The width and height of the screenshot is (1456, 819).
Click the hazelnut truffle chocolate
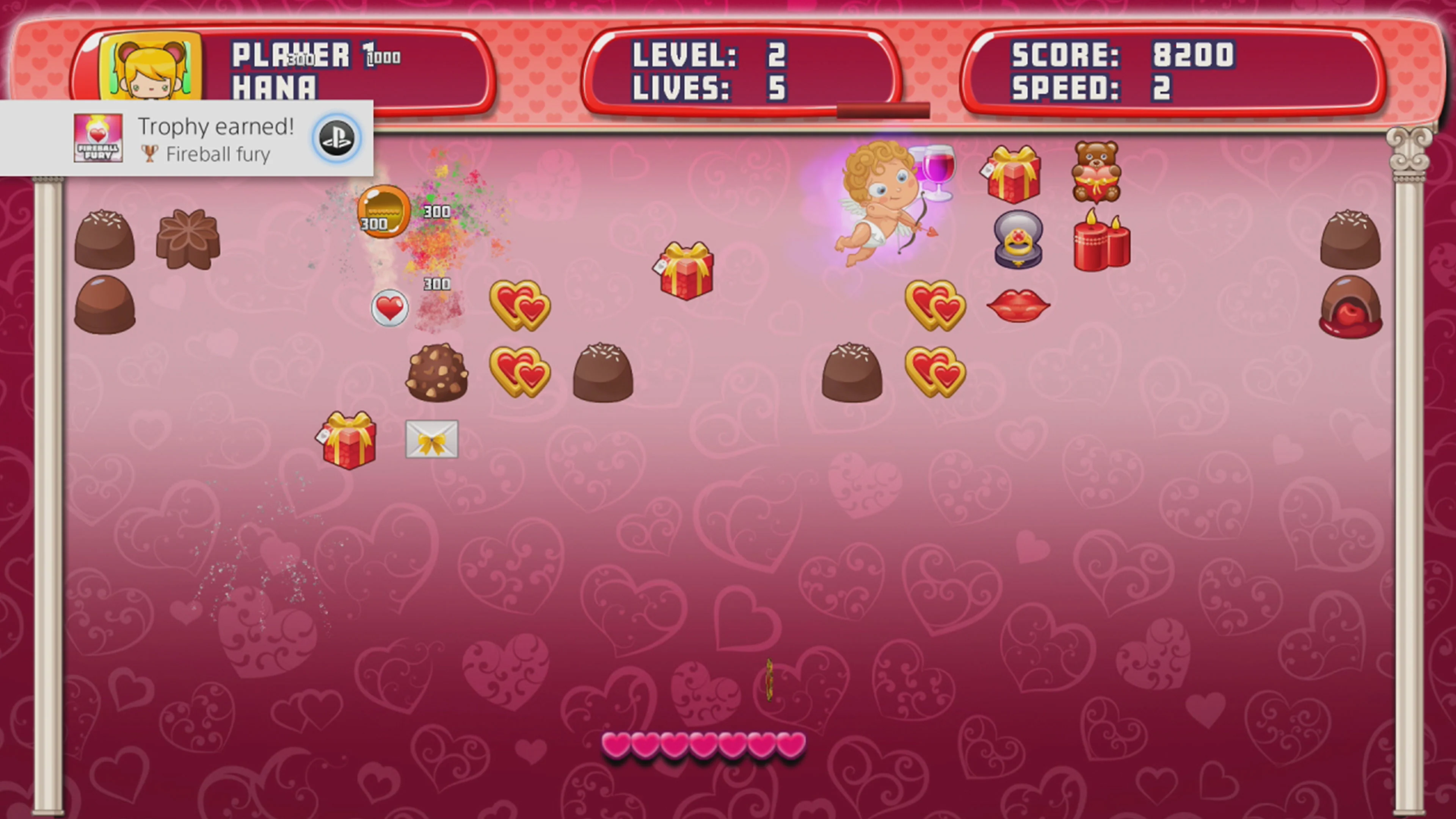tap(437, 373)
